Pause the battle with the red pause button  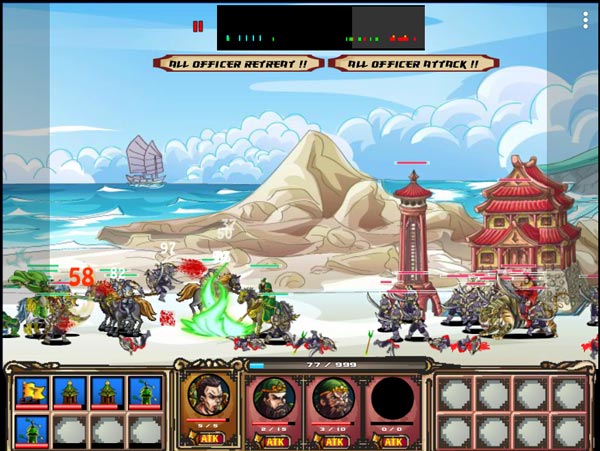(198, 27)
